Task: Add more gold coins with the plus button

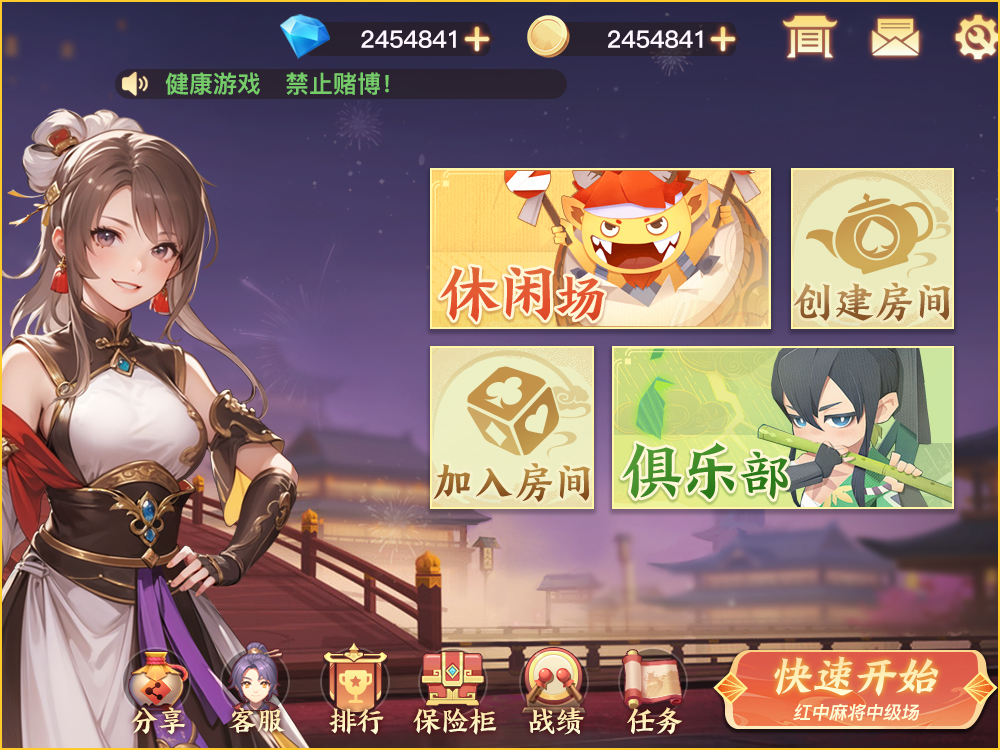Action: (x=722, y=39)
